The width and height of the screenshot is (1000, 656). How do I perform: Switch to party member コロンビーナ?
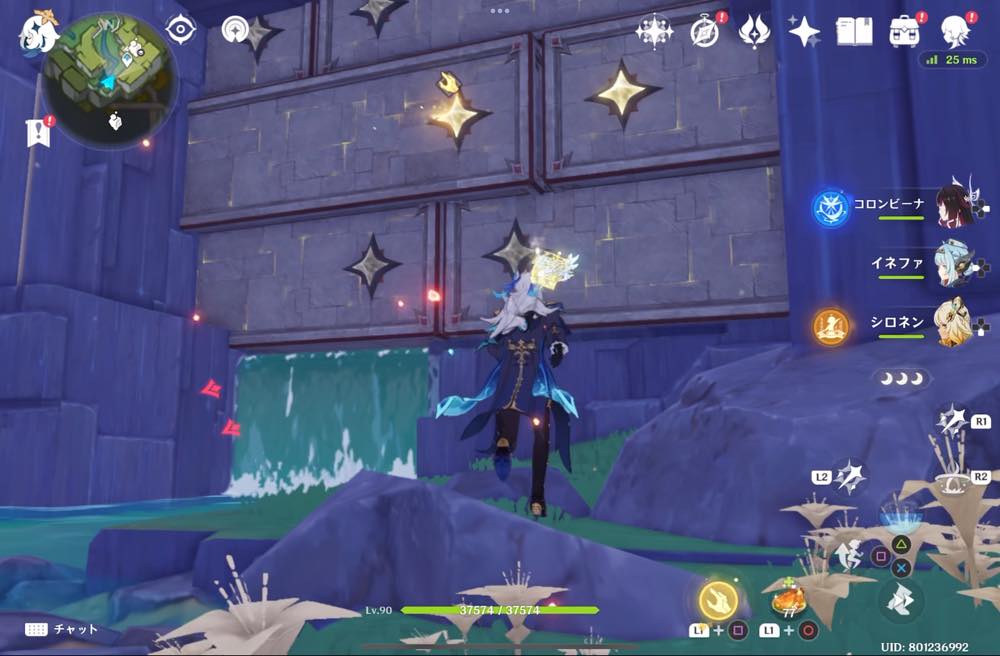[955, 205]
